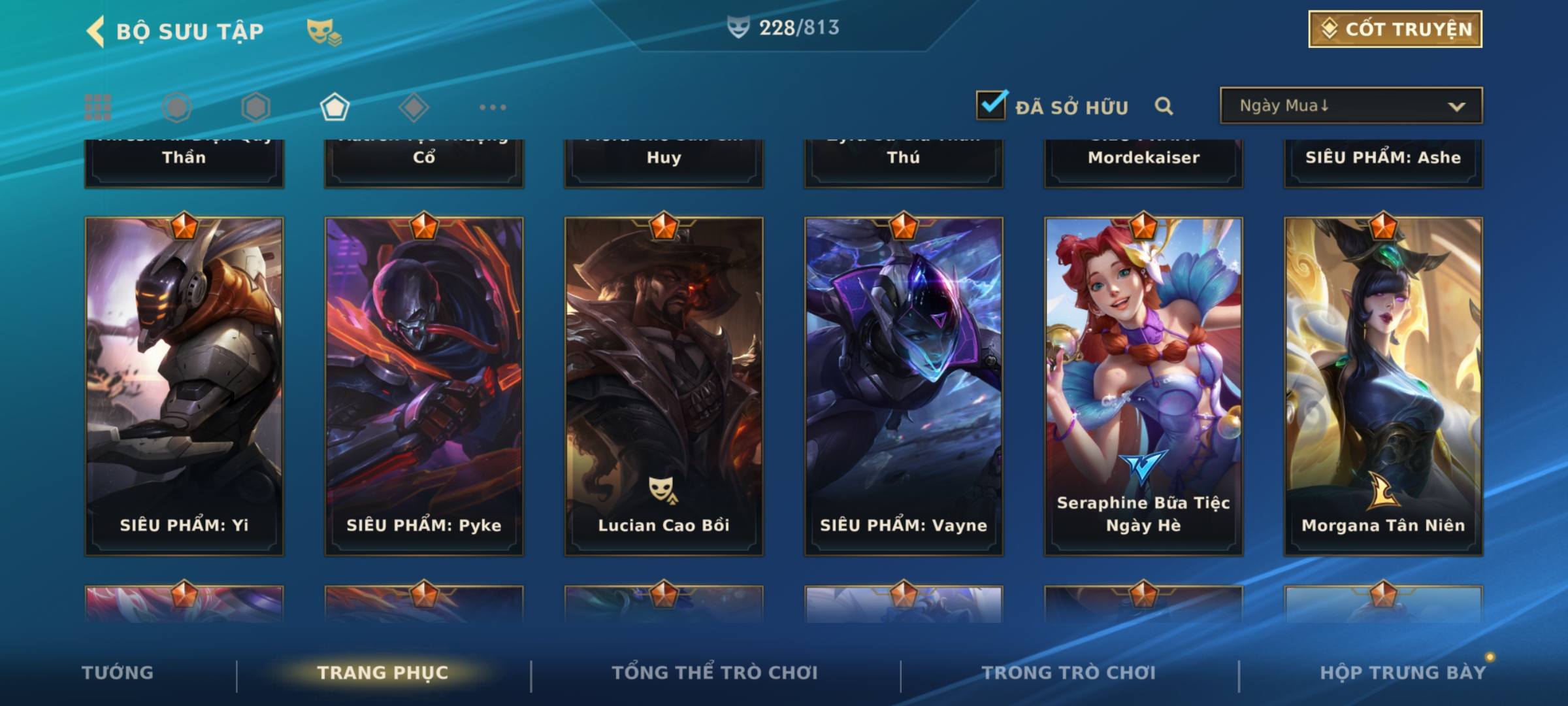This screenshot has width=1568, height=706.
Task: Open the Ngày Mua sort dropdown
Action: point(1350,105)
